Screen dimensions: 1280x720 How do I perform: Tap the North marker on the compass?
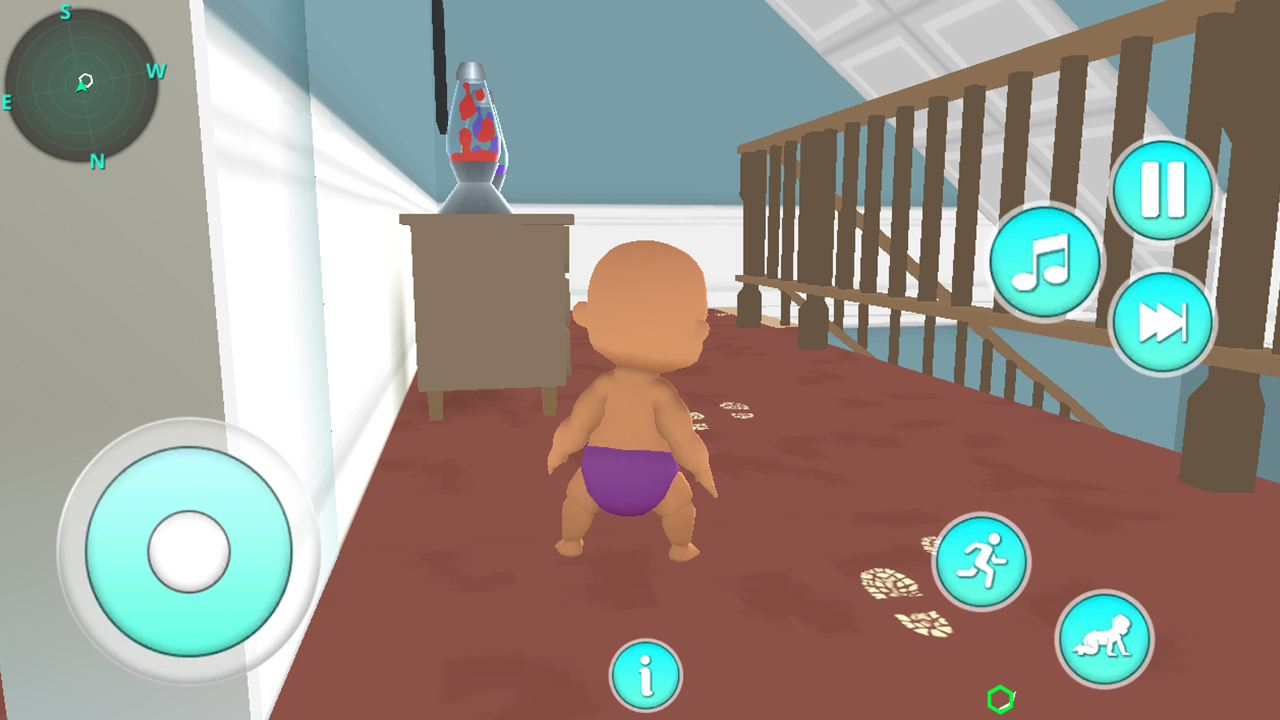(x=96, y=160)
